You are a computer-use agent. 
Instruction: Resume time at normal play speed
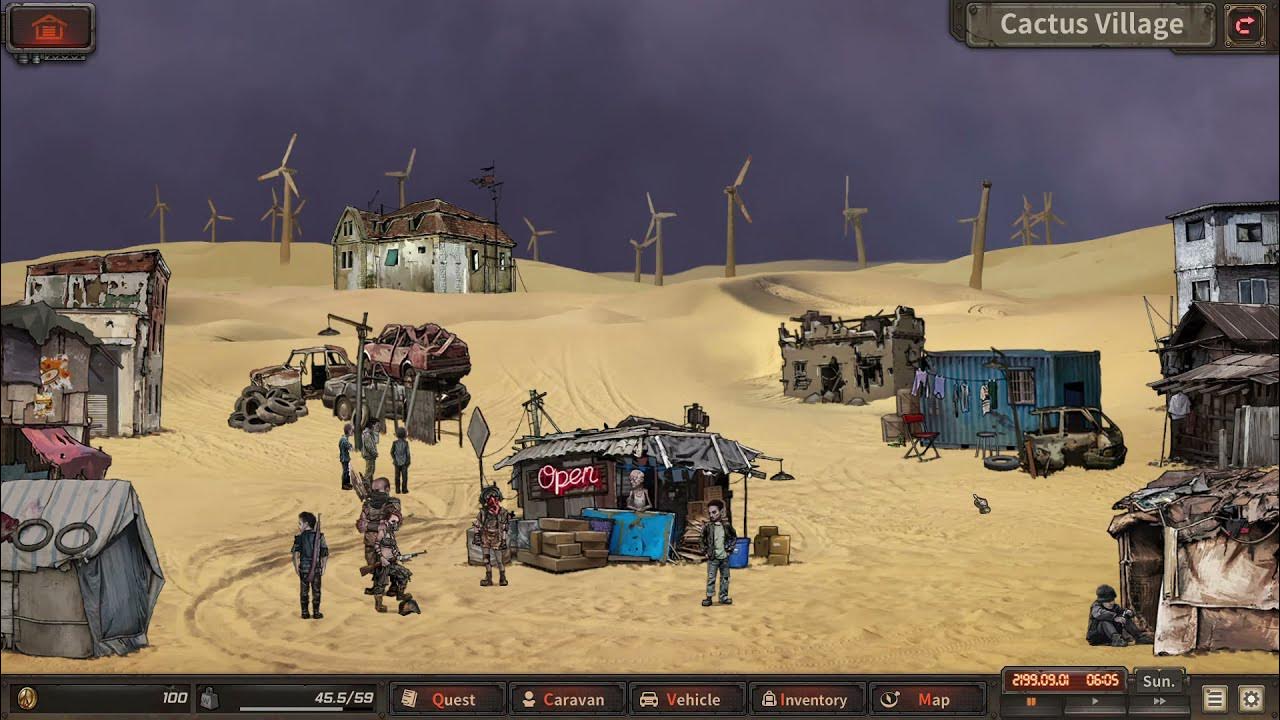click(1094, 703)
